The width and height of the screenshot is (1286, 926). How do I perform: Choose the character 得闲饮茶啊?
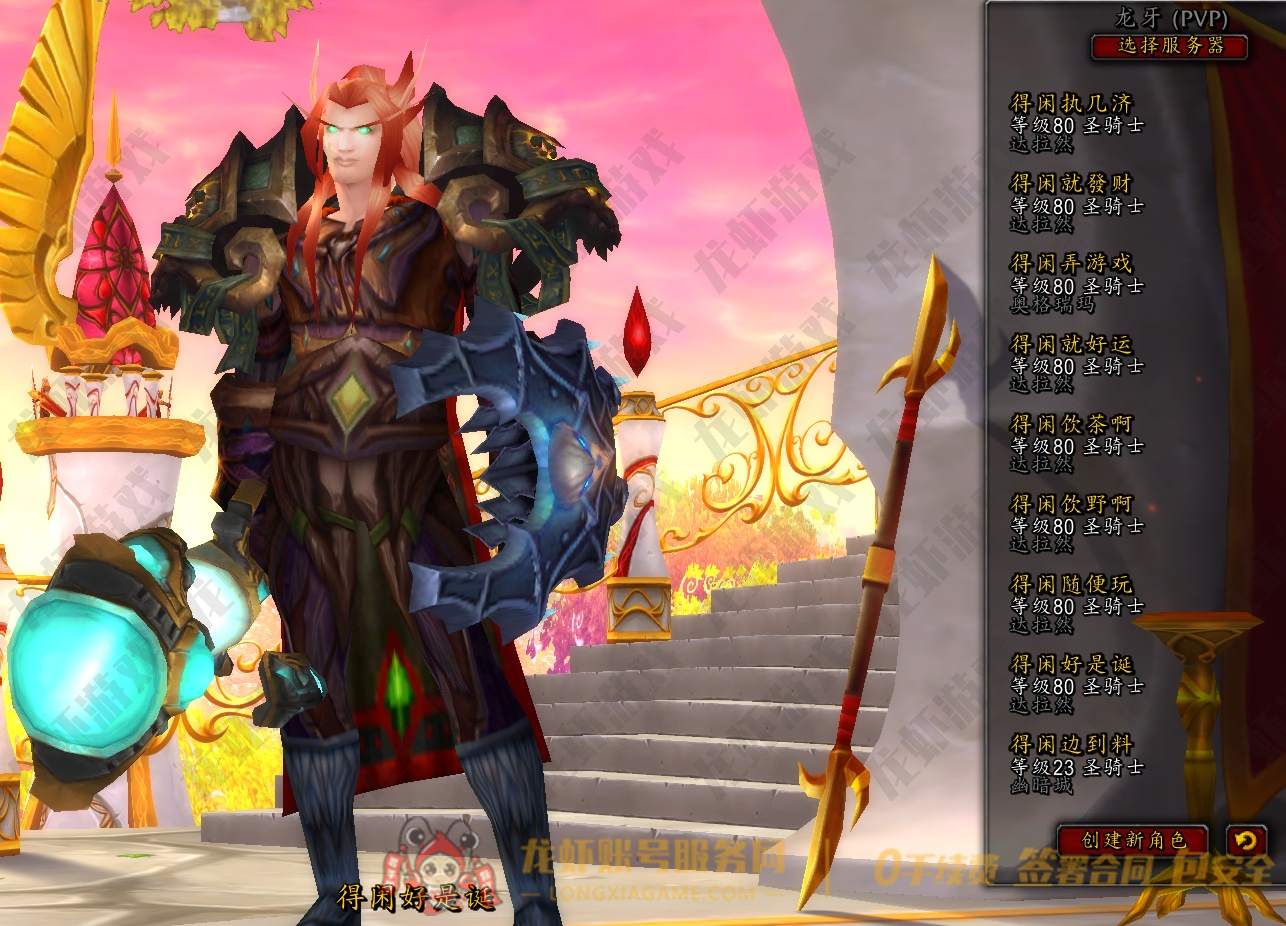coord(1076,443)
